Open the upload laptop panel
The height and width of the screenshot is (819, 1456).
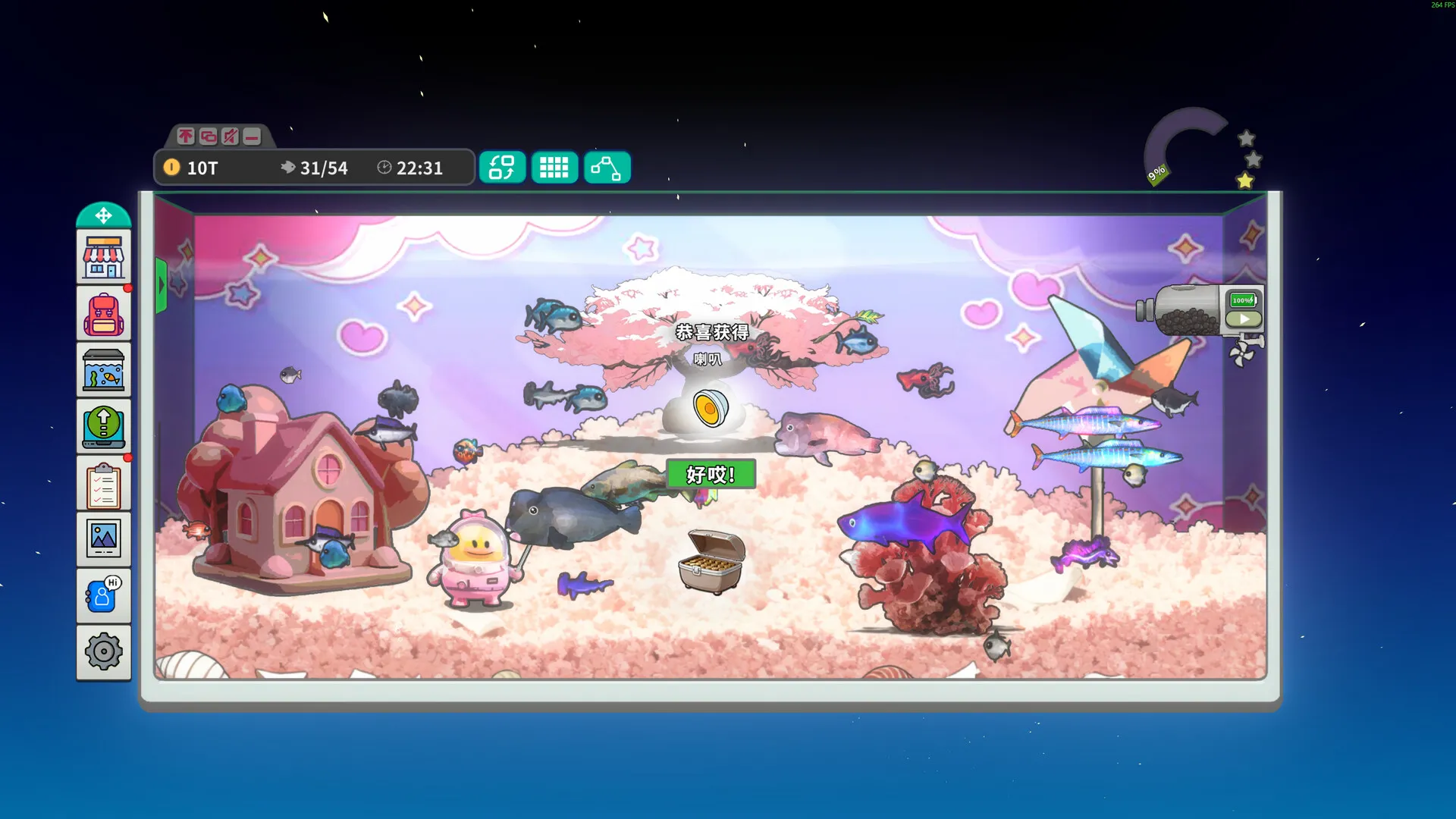[x=103, y=426]
